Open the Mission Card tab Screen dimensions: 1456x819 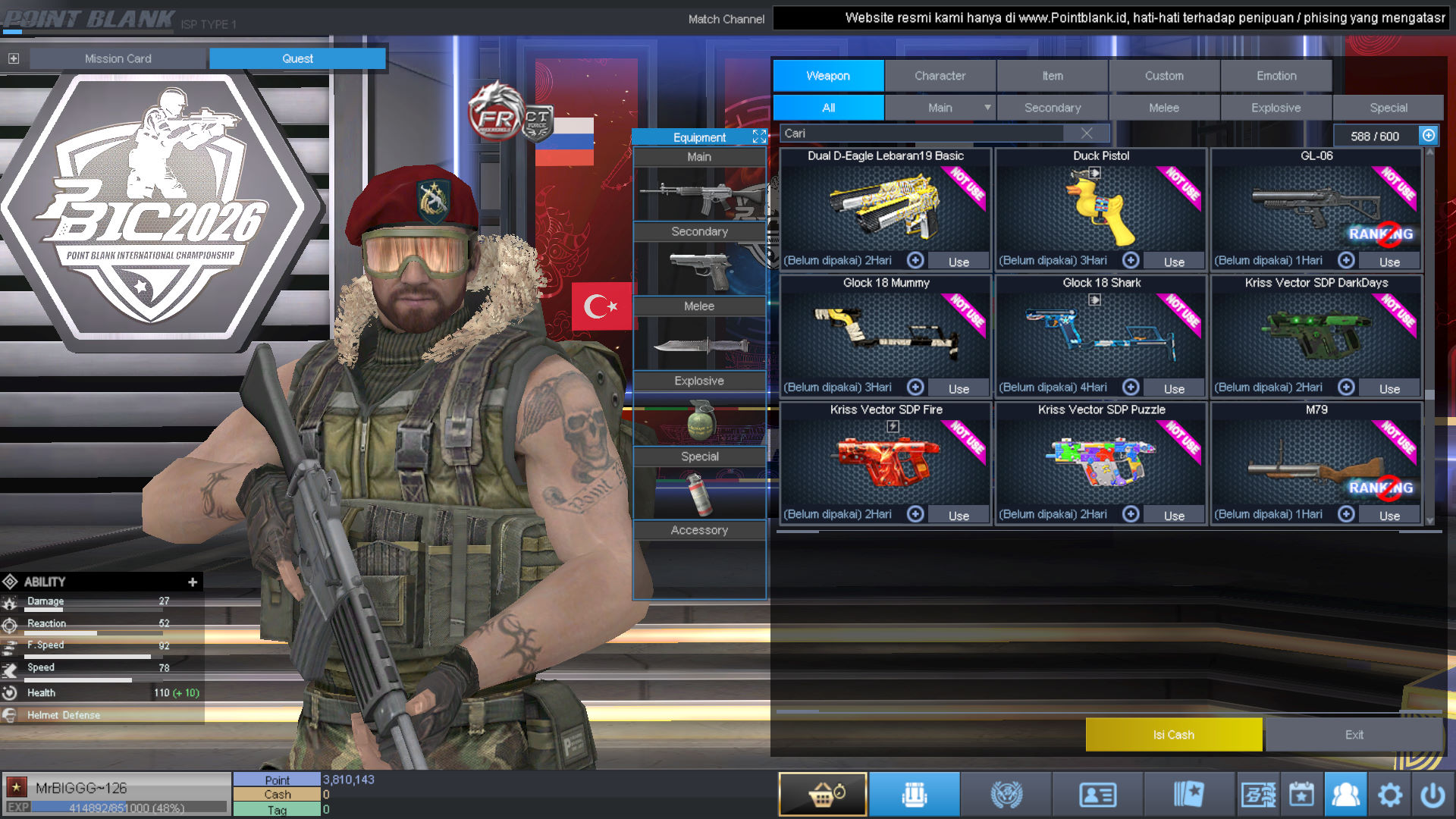(118, 58)
